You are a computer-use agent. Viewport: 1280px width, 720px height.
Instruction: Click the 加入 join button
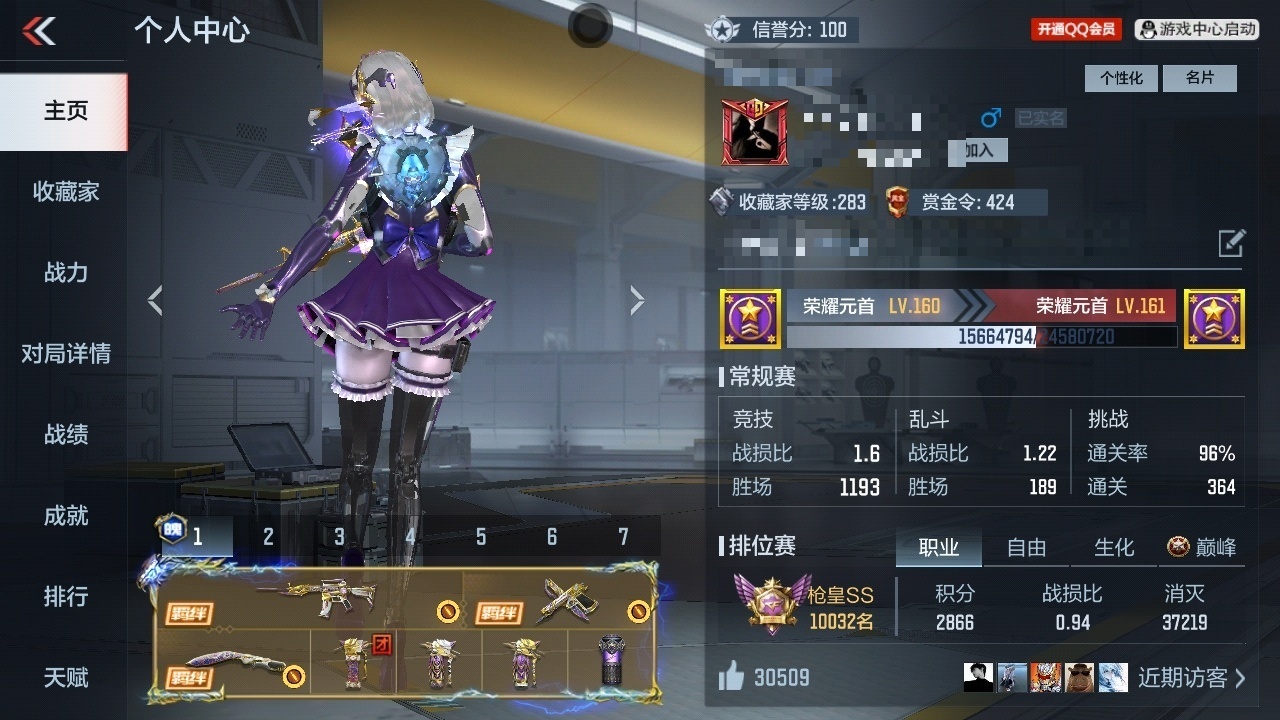pos(978,150)
